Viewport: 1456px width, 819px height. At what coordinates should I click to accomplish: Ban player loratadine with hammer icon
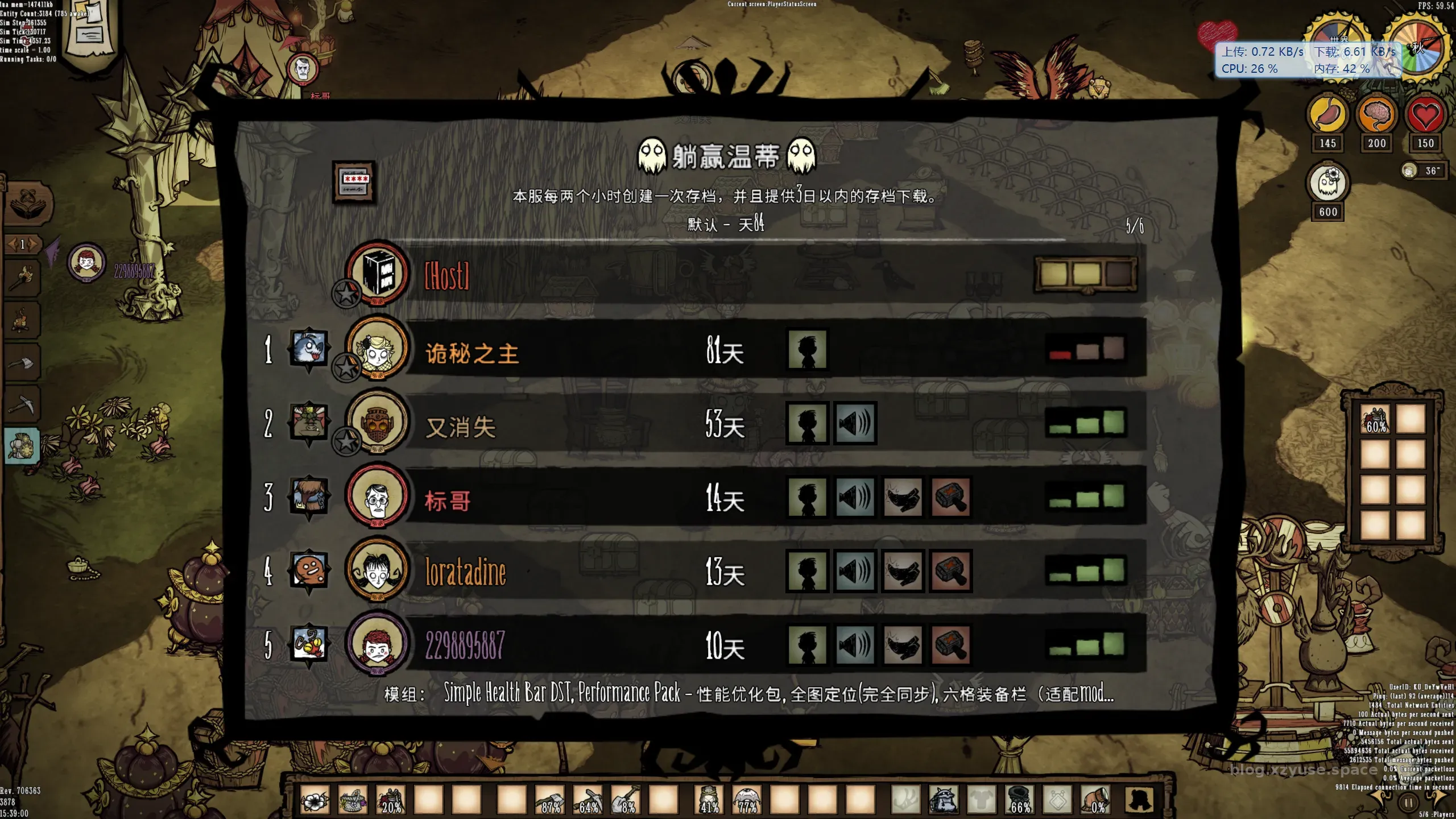point(950,571)
